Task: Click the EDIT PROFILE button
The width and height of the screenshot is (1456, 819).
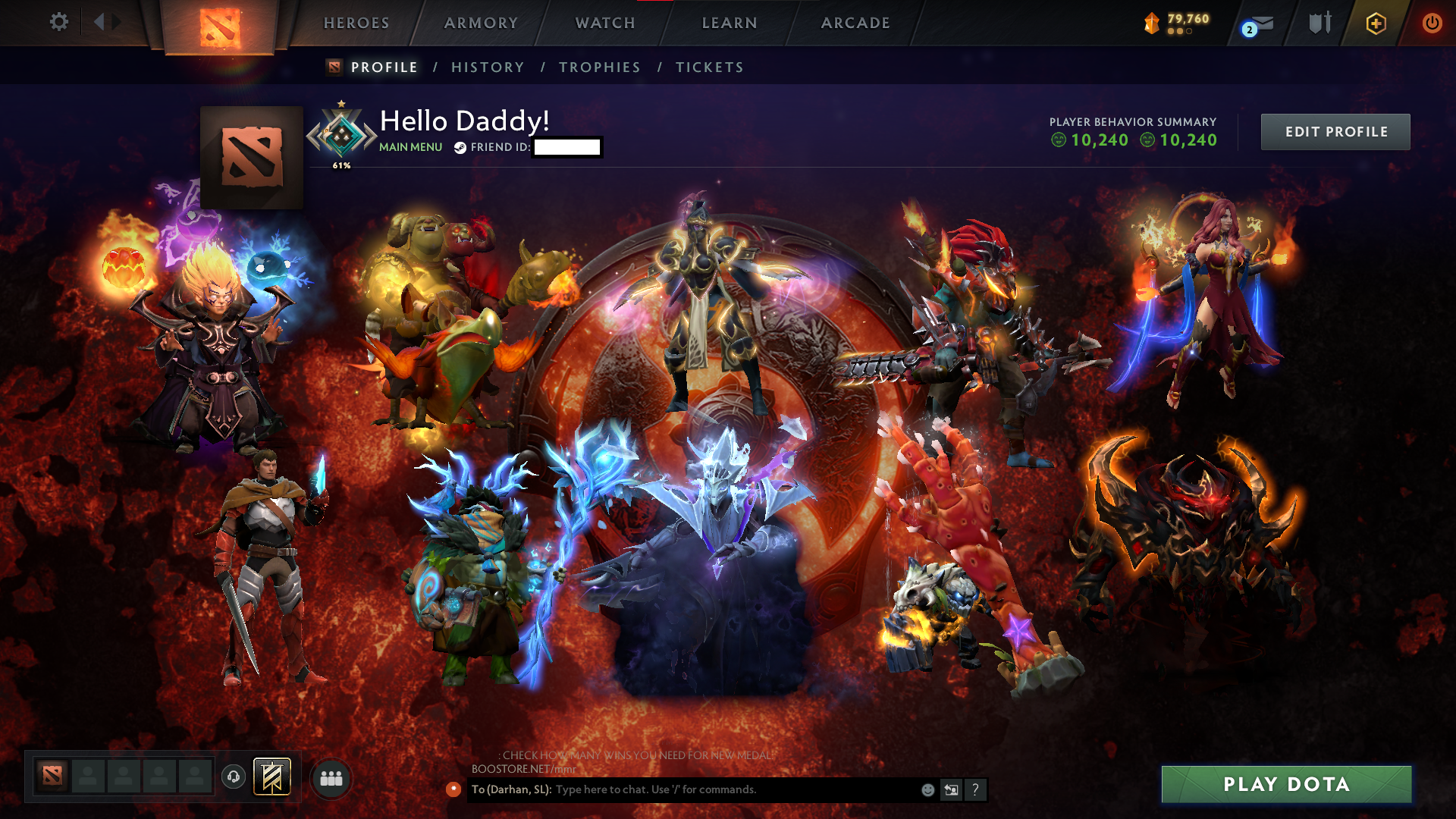Action: [x=1335, y=131]
